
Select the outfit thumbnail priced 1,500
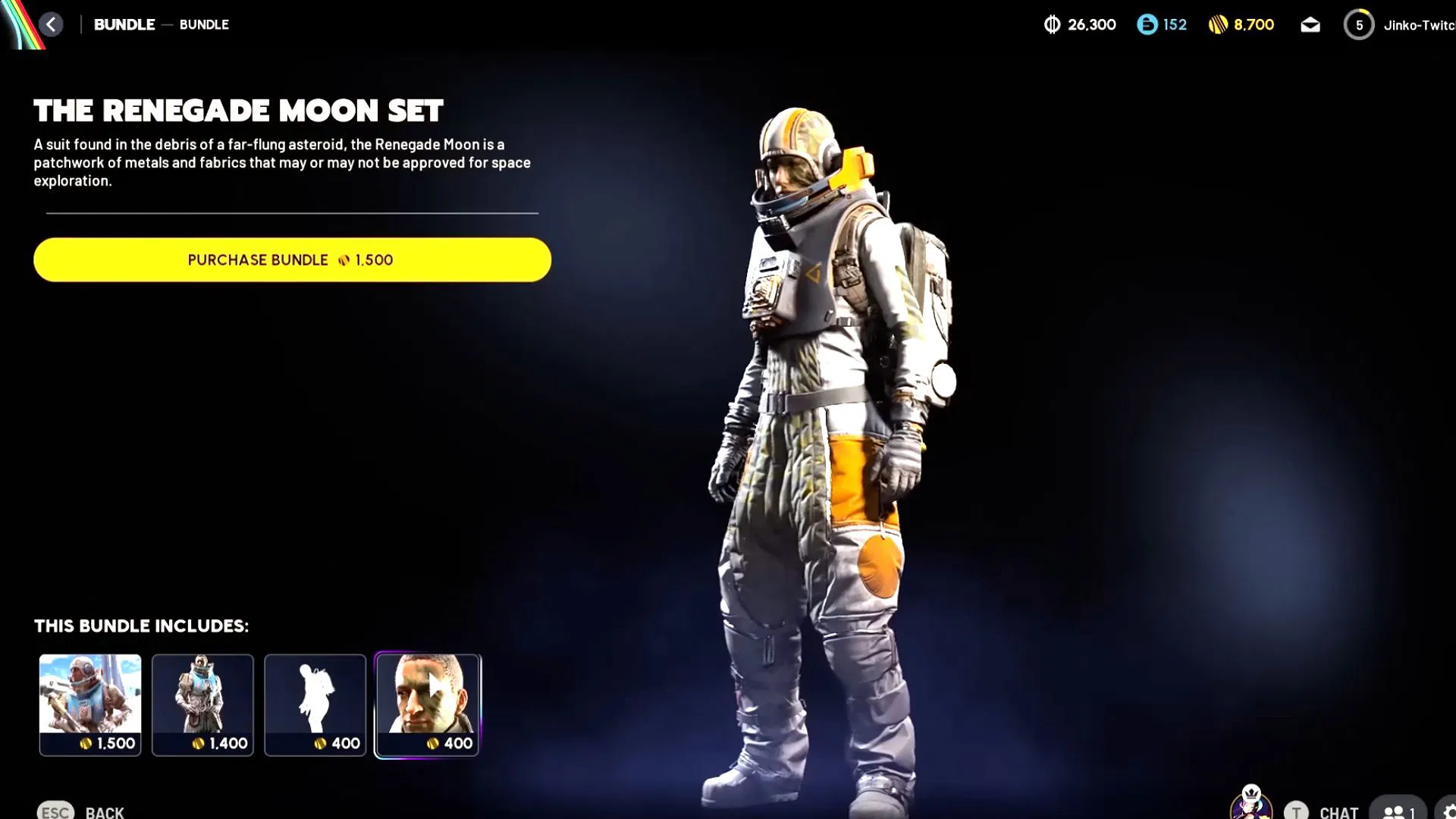click(x=90, y=704)
